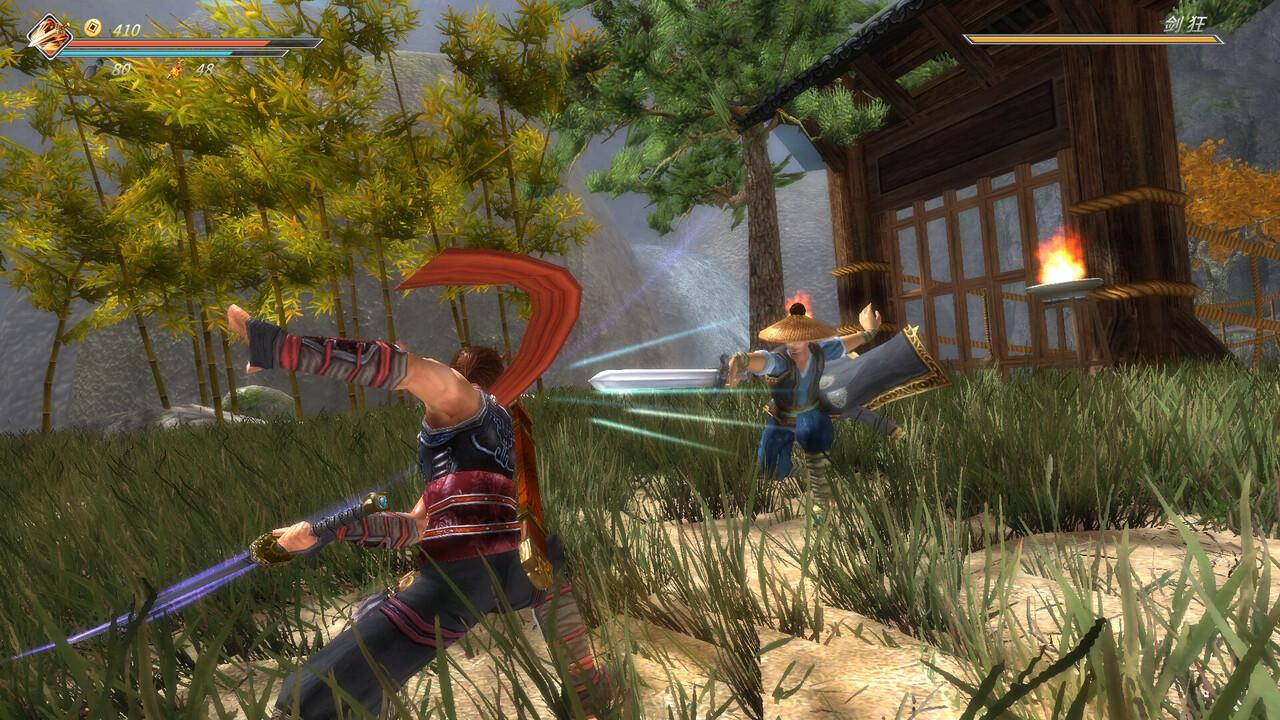Click the 48 counter beside the flame icon

(x=205, y=70)
